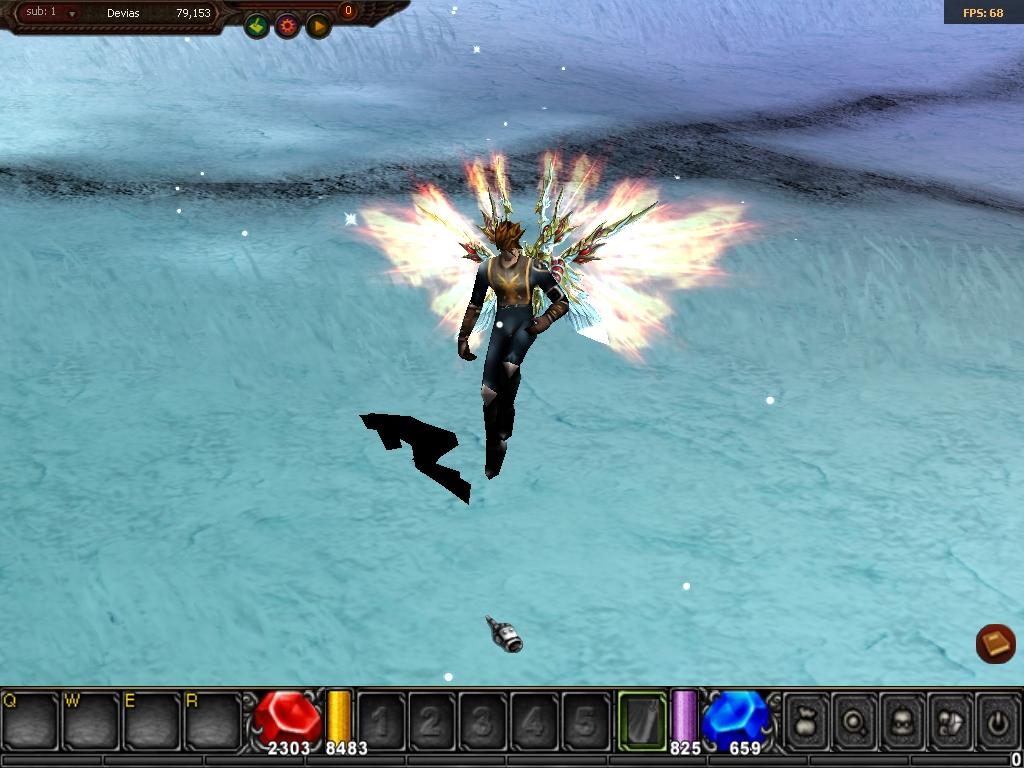Select the R item slot
Image resolution: width=1024 pixels, height=768 pixels.
(213, 719)
